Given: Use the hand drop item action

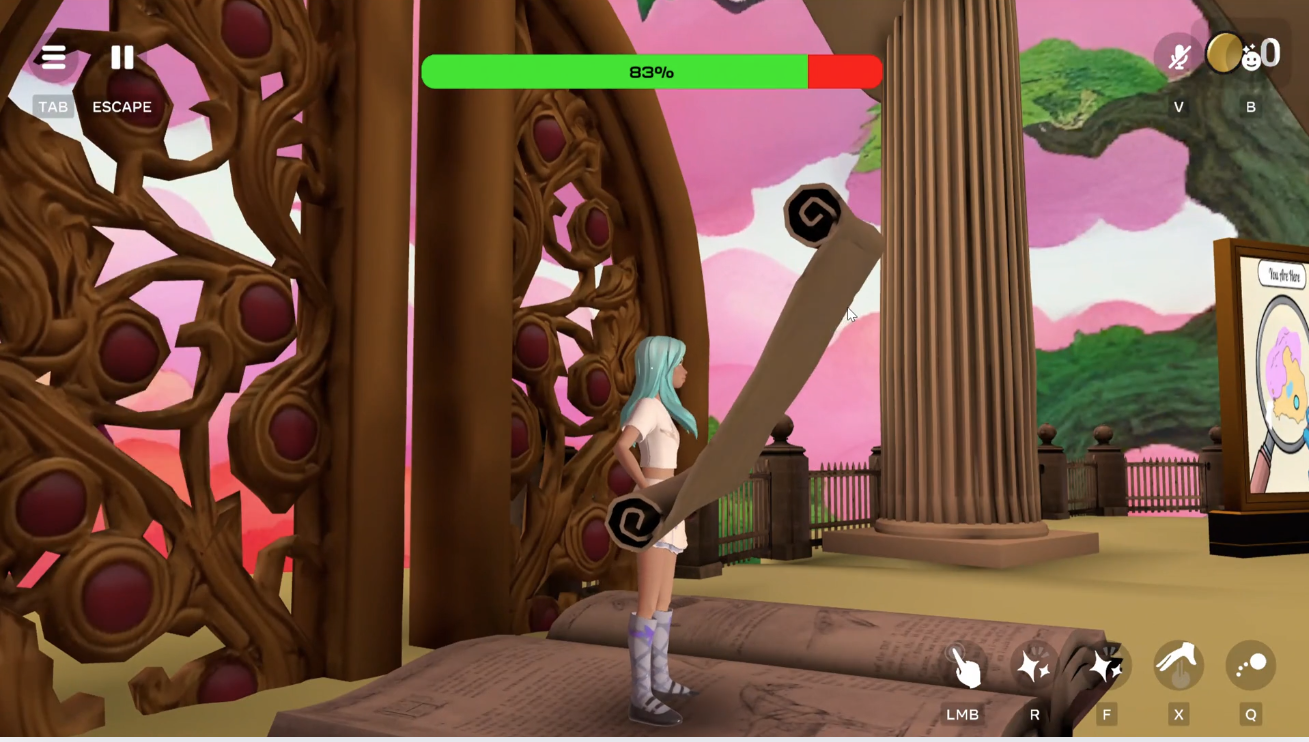Looking at the screenshot, I should coord(1179,666).
